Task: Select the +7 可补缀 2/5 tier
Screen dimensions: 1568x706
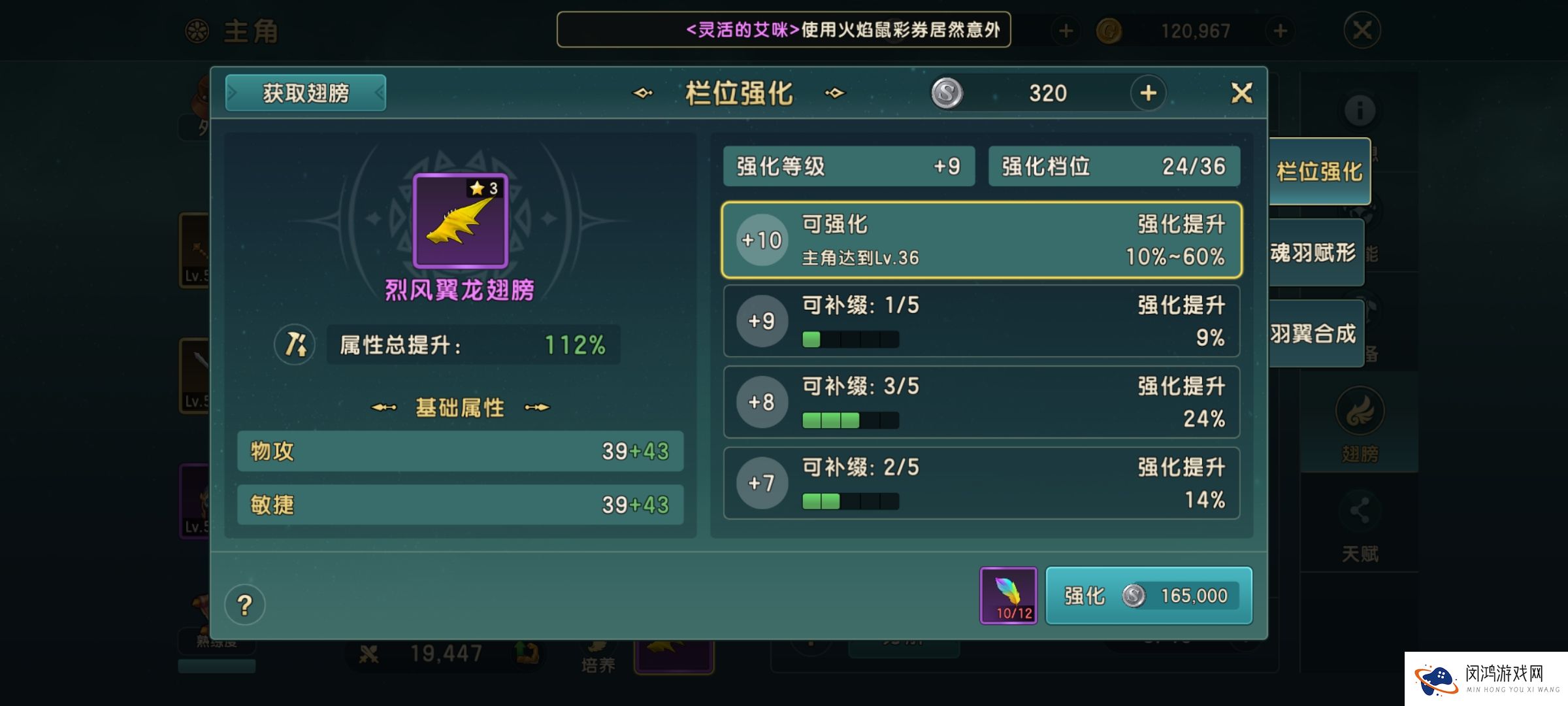Action: pos(980,482)
